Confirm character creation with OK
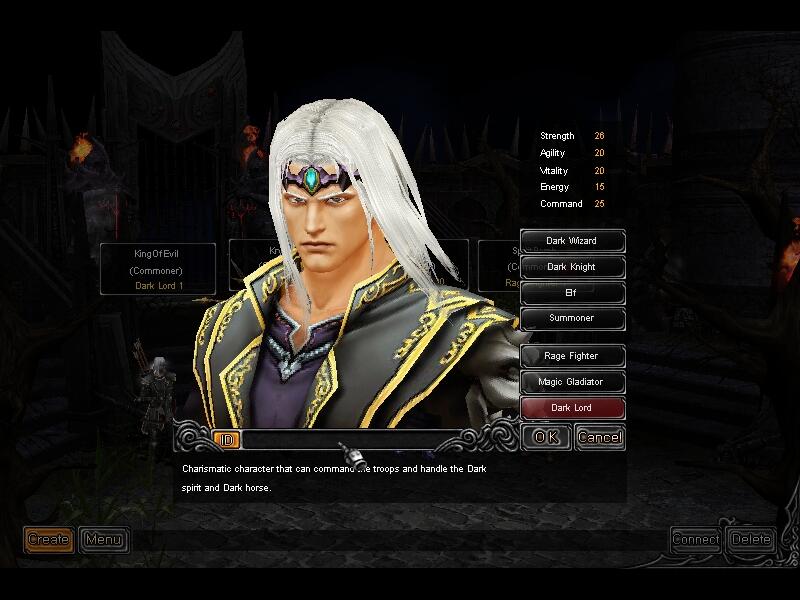The width and height of the screenshot is (800, 600). tap(546, 437)
